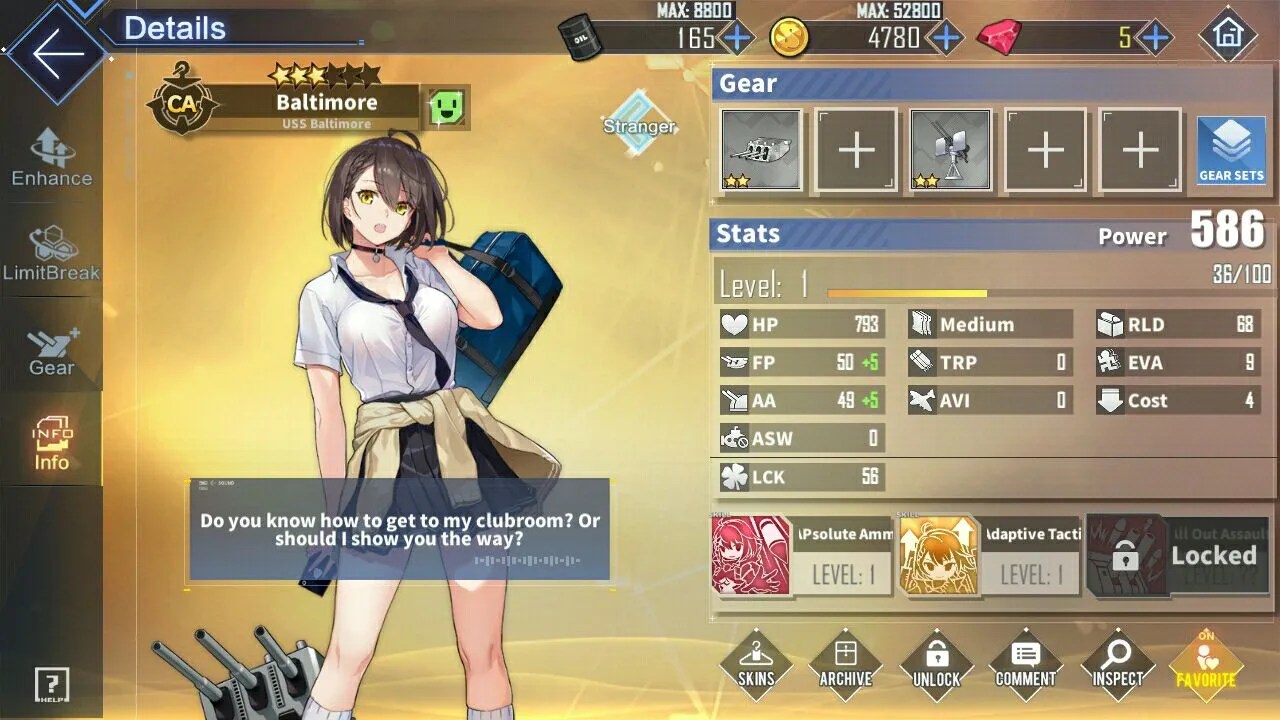This screenshot has width=1280, height=720.
Task: Switch to the LimitBreak tab
Action: tap(51, 254)
